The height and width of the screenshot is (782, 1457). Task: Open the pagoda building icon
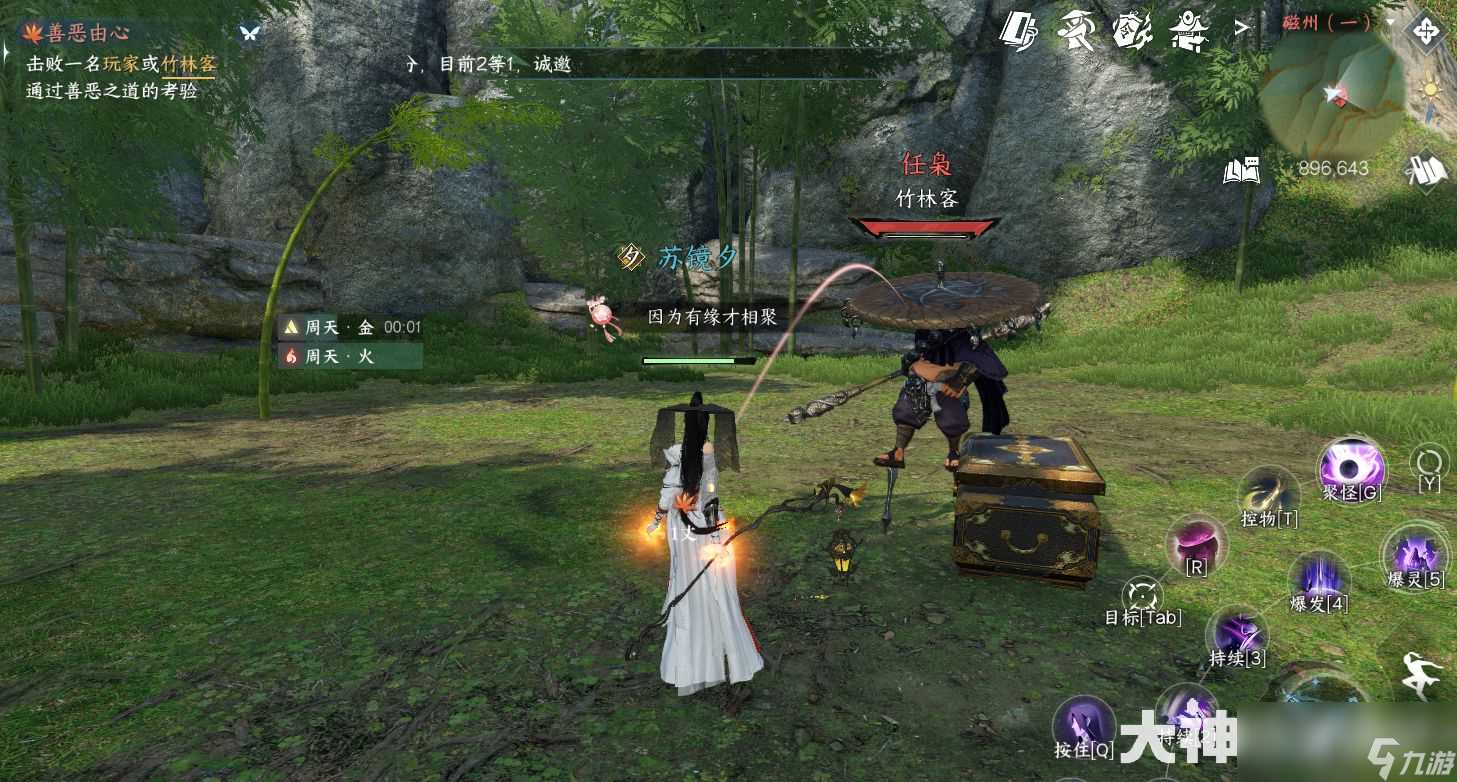click(1189, 30)
